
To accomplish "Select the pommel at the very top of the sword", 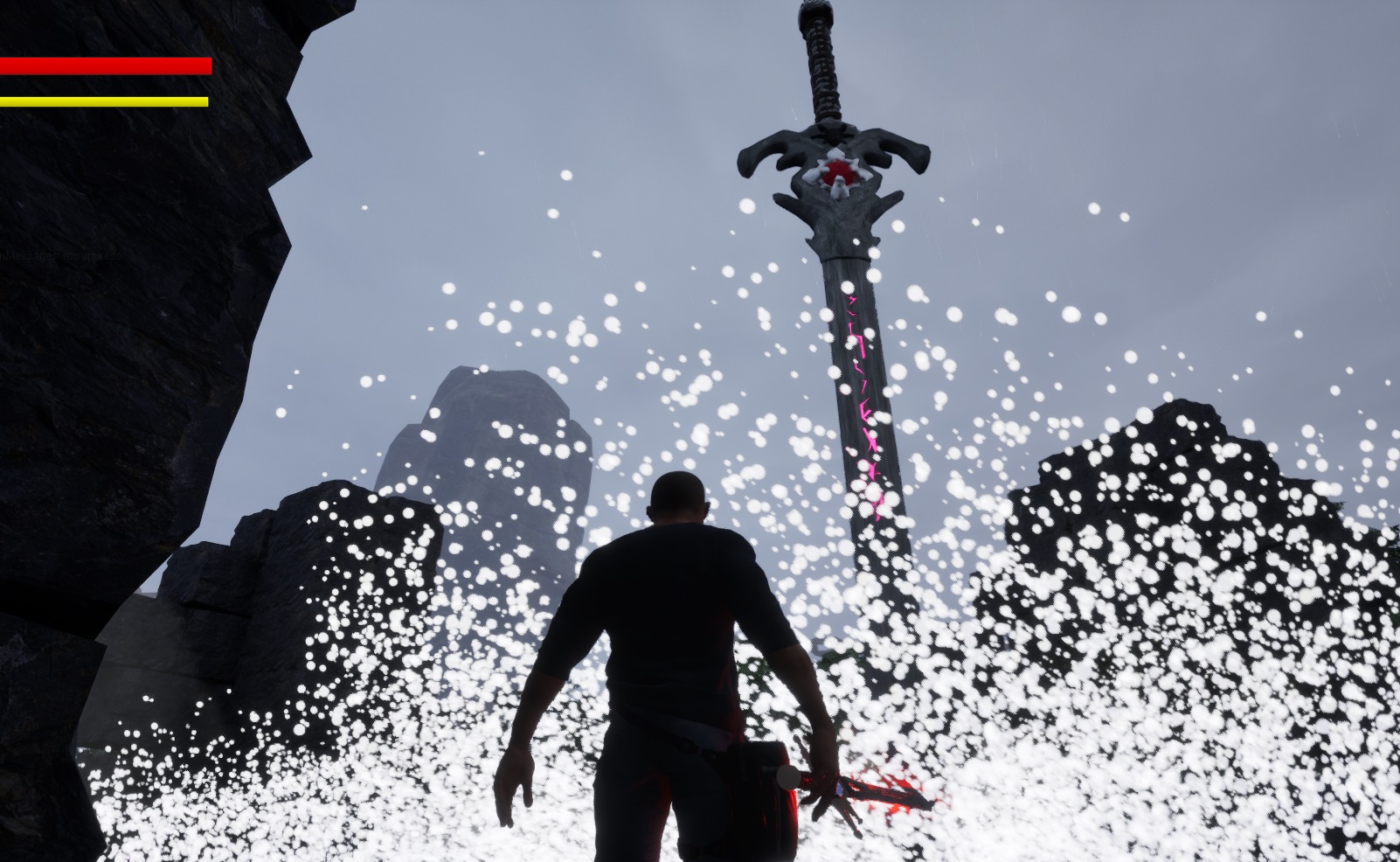I will (814, 10).
